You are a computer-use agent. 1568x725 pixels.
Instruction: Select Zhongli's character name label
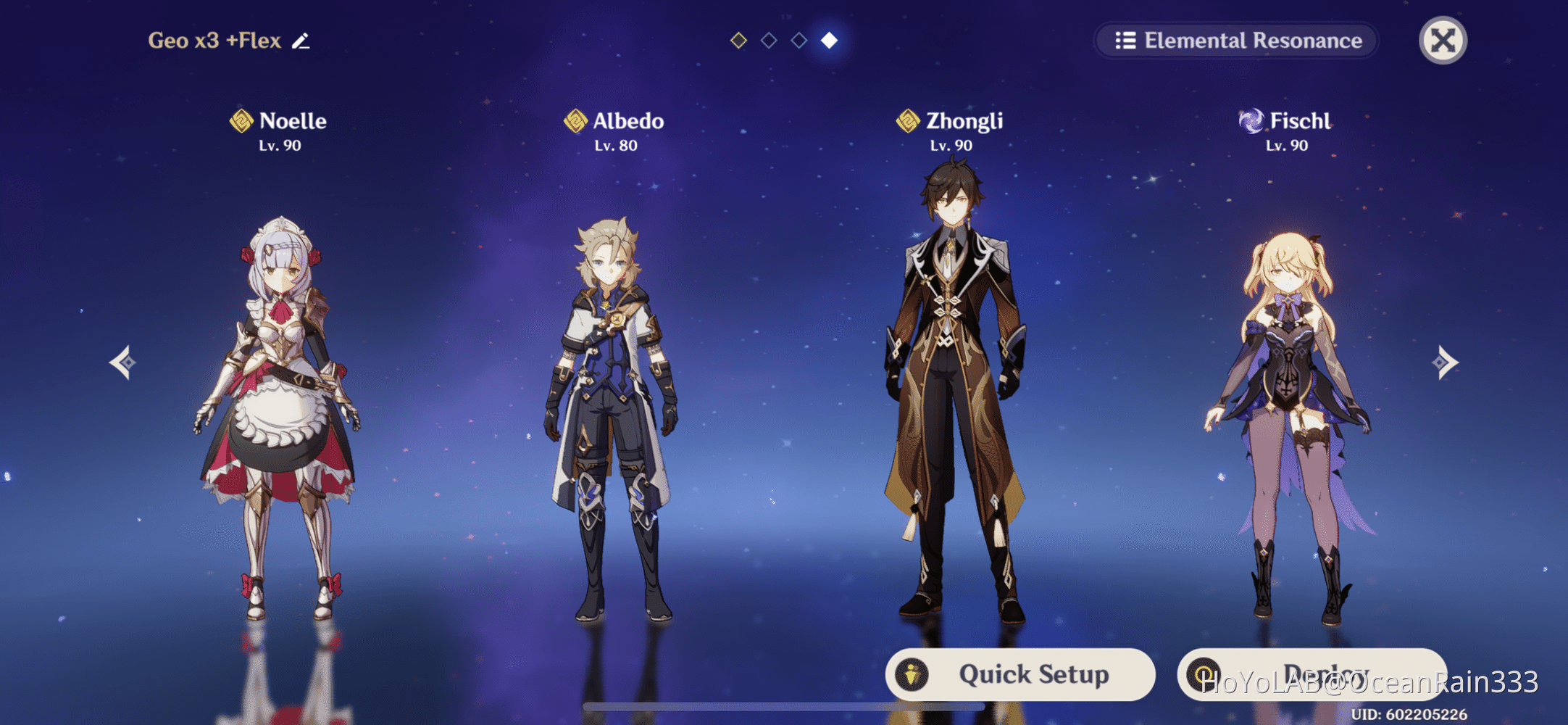[964, 120]
